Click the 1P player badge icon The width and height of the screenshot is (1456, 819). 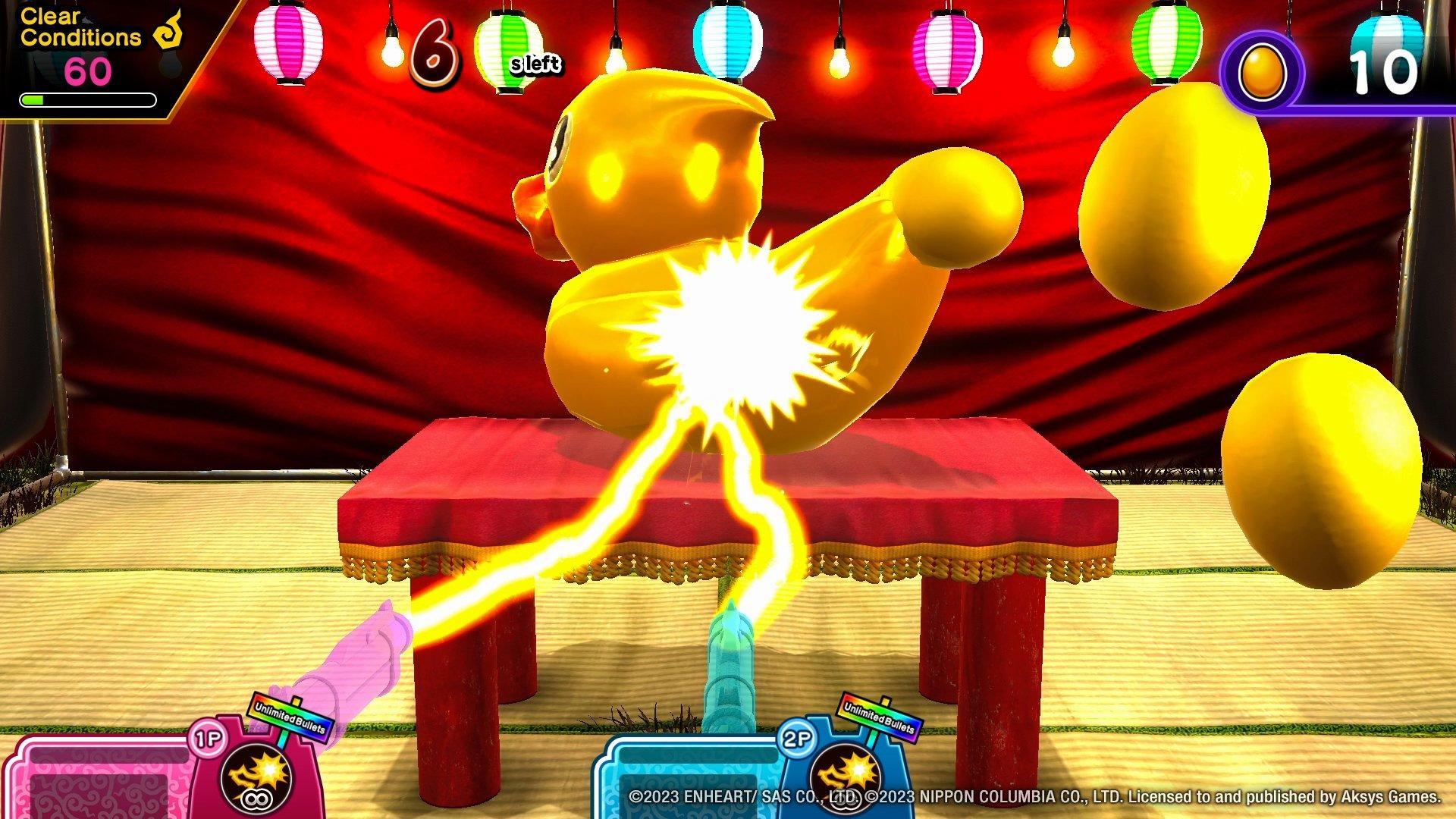pyautogui.click(x=207, y=737)
